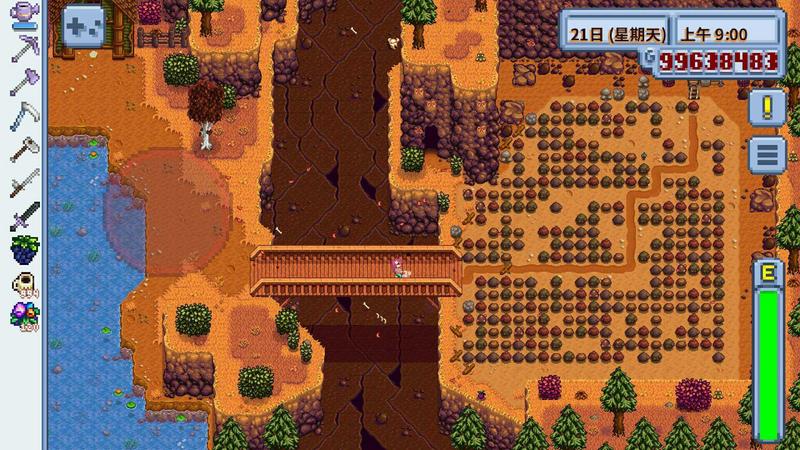Open the journal via exclamation mark button
Viewport: 800px width, 450px height.
click(766, 107)
